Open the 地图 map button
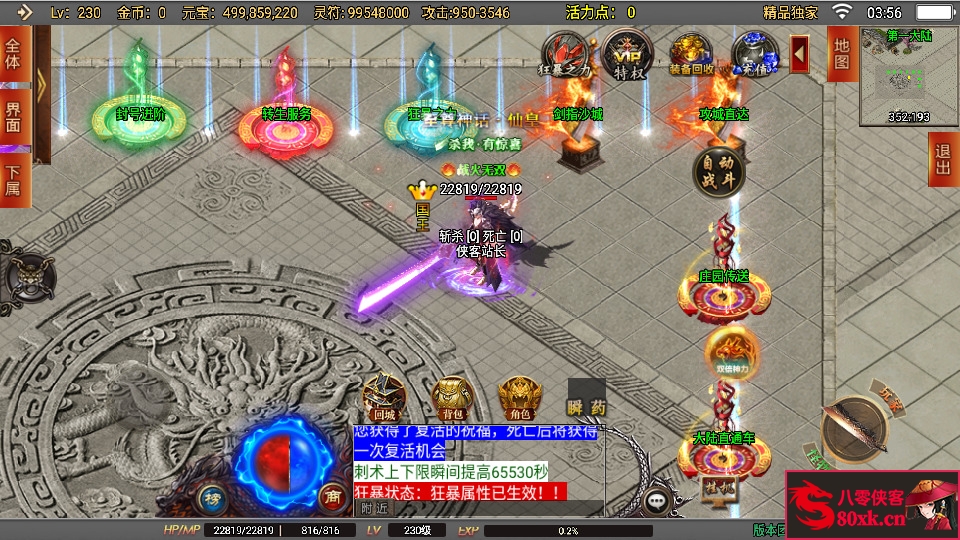 [x=842, y=53]
